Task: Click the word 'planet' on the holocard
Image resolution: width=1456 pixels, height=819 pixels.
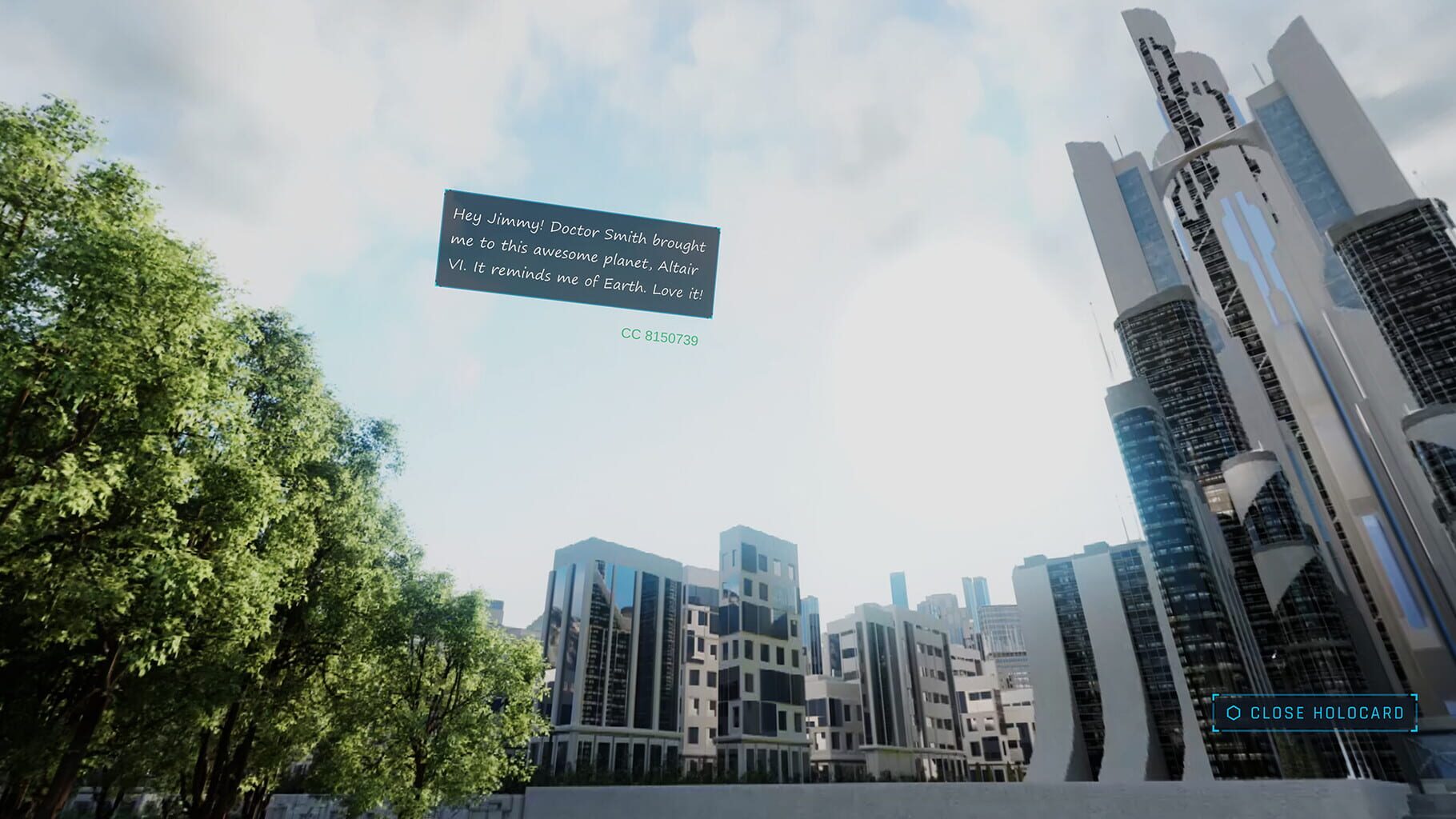Action: (x=626, y=260)
